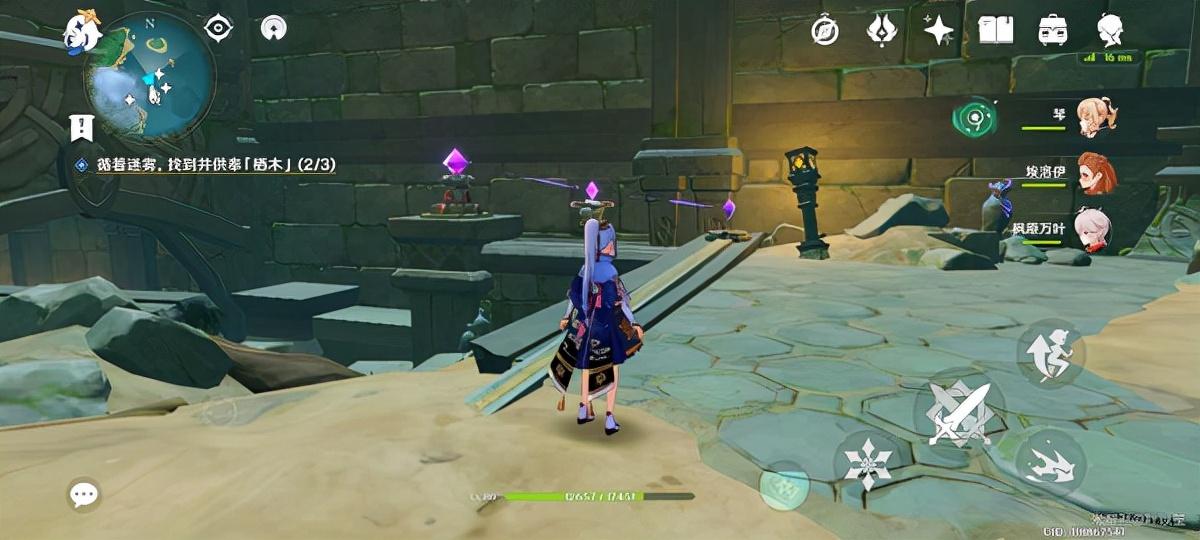
Task: Open the Wish four-pointed star icon
Action: [x=938, y=30]
